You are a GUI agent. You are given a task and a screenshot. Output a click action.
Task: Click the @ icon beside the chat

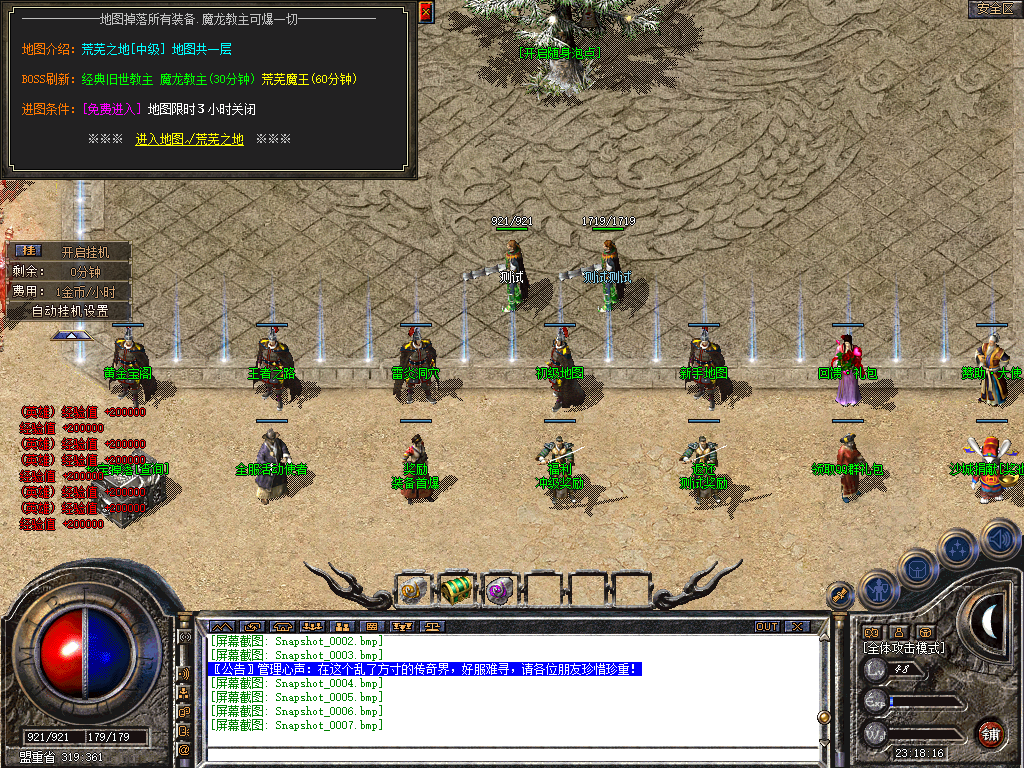click(x=185, y=749)
